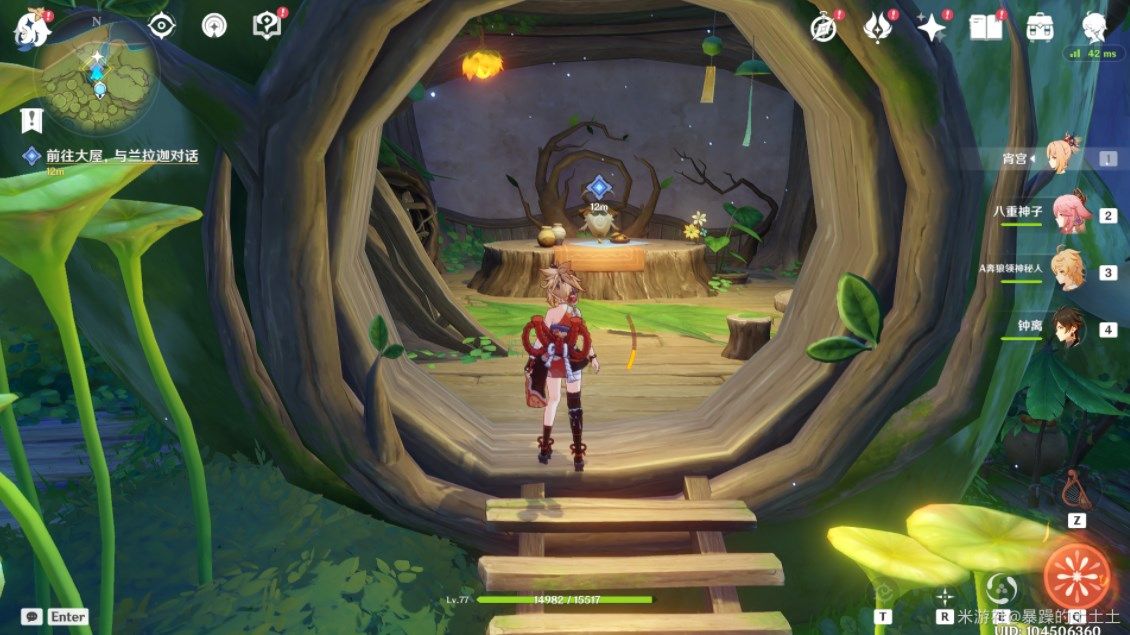Open the chat speech bubble icon
1130x635 pixels.
click(33, 617)
